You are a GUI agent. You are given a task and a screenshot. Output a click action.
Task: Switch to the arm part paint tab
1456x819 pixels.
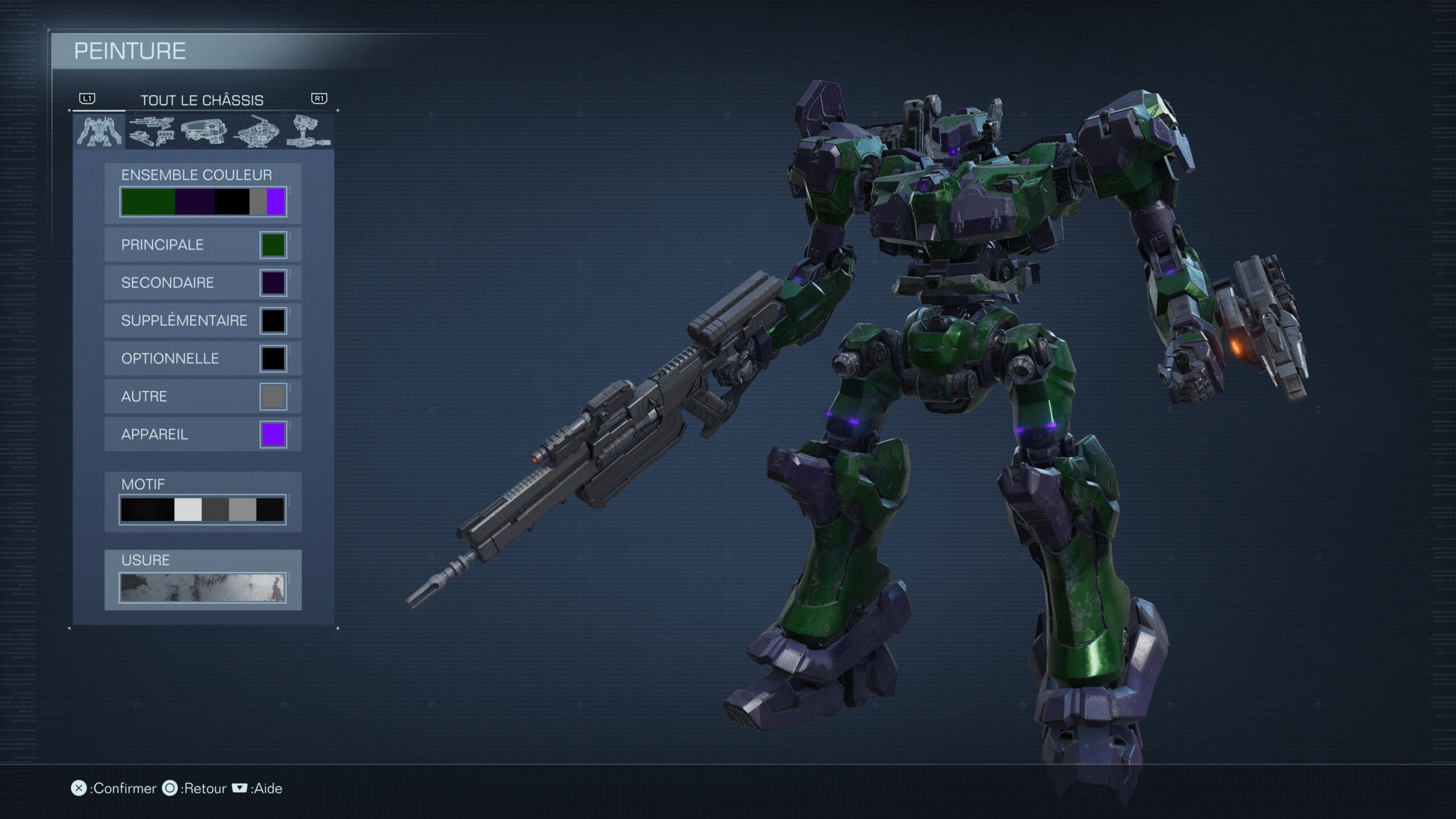pos(308,131)
